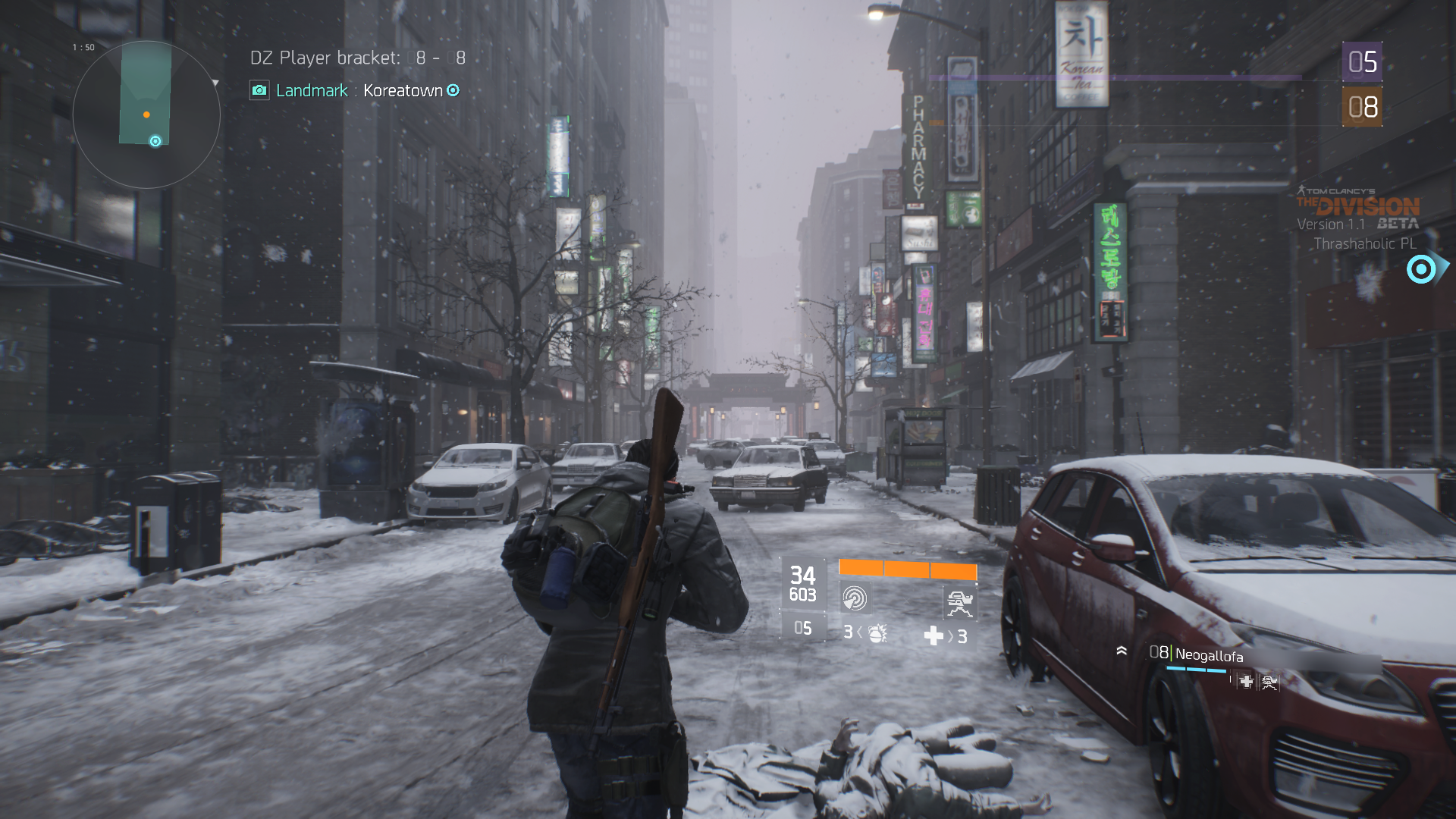Click the circular minimap
The image size is (1456, 819).
point(146,114)
